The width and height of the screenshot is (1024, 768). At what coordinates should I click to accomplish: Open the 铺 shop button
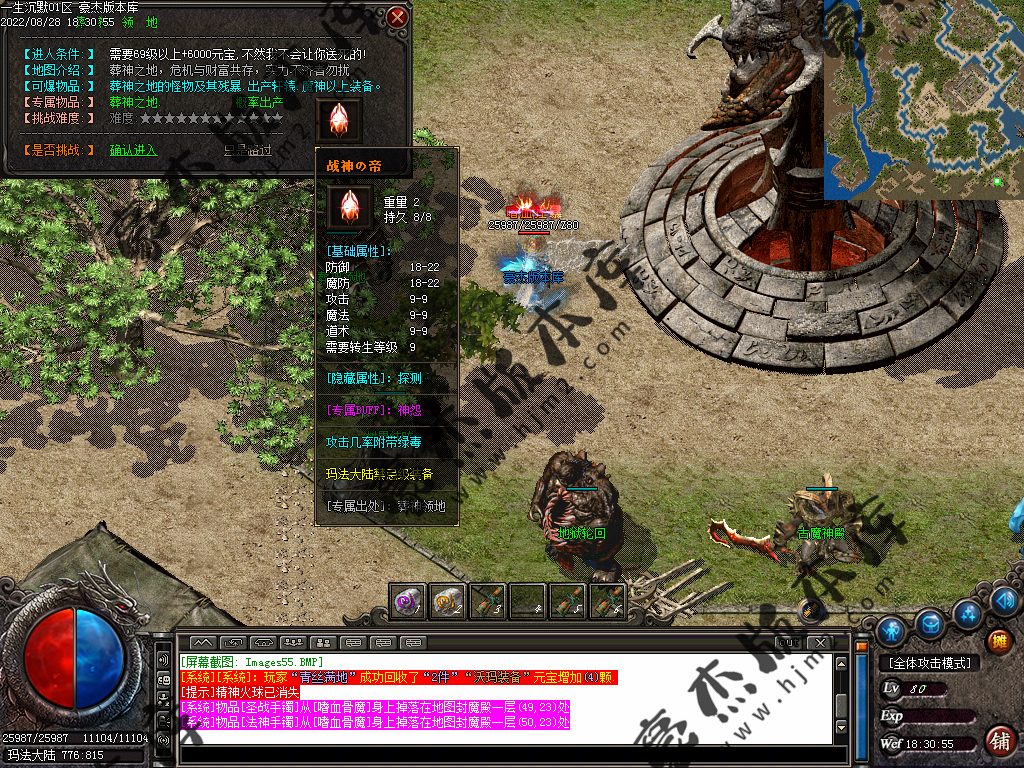point(997,741)
